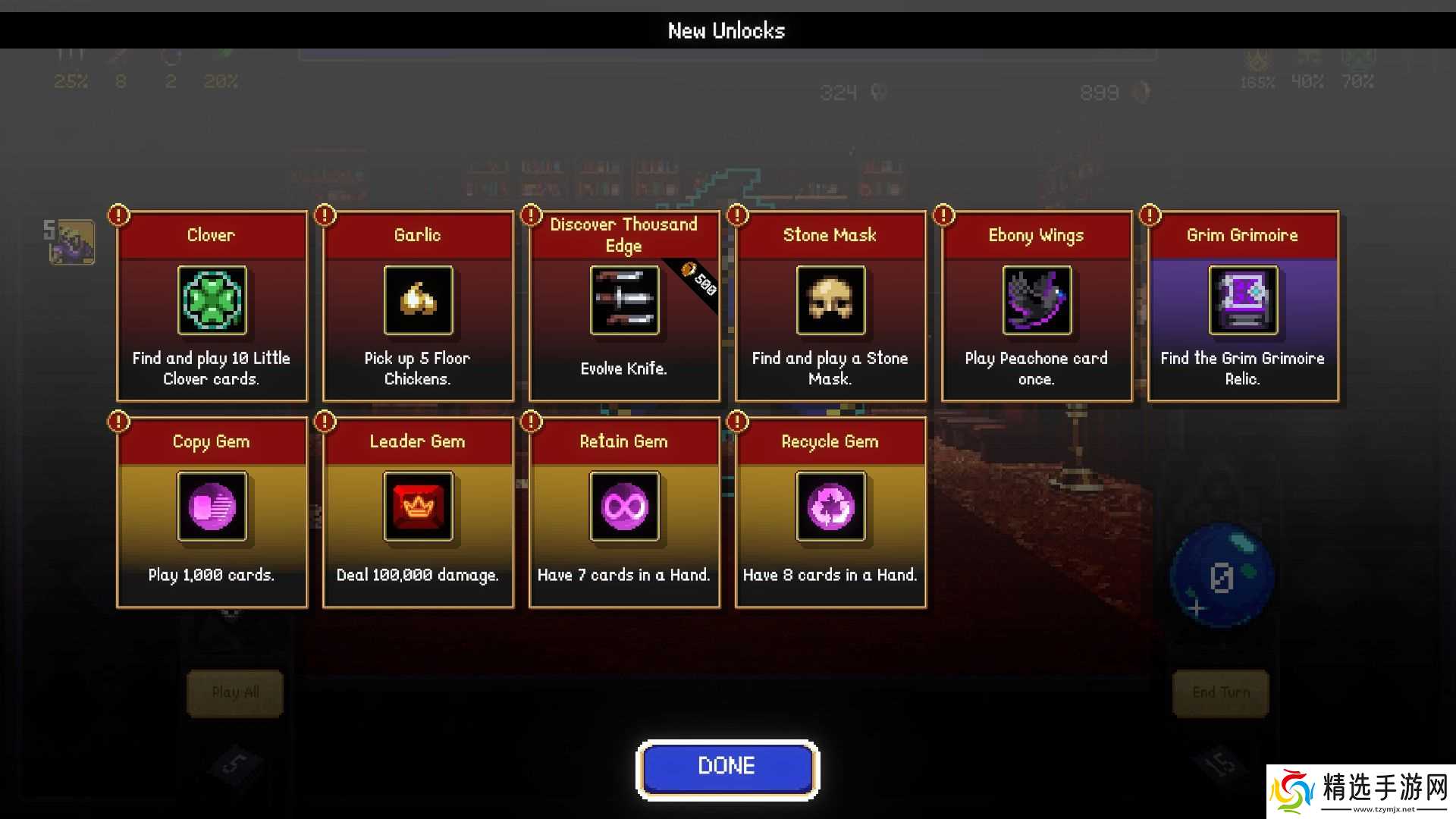Open the Discover Thousand Edge card
Viewport: 1456px width, 819px height.
click(624, 306)
